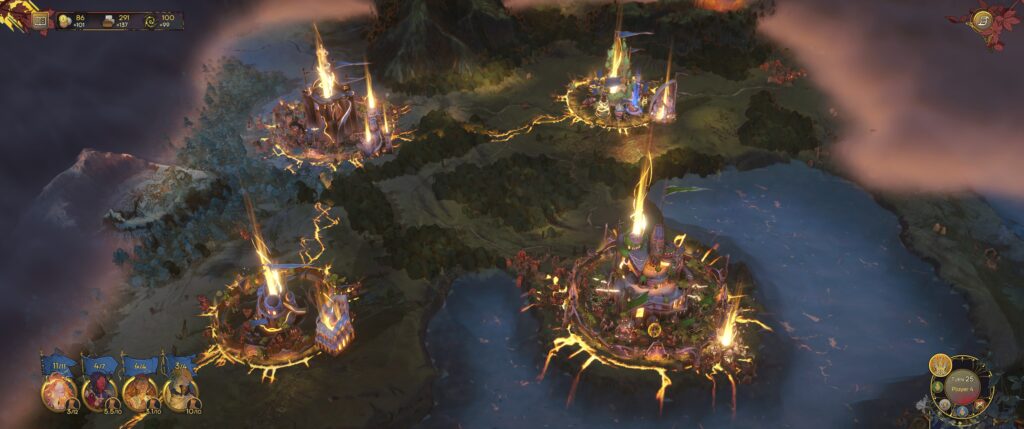Click the round gold button in top-right corner
Image resolution: width=1024 pixels, height=429 pixels.
pos(982,19)
